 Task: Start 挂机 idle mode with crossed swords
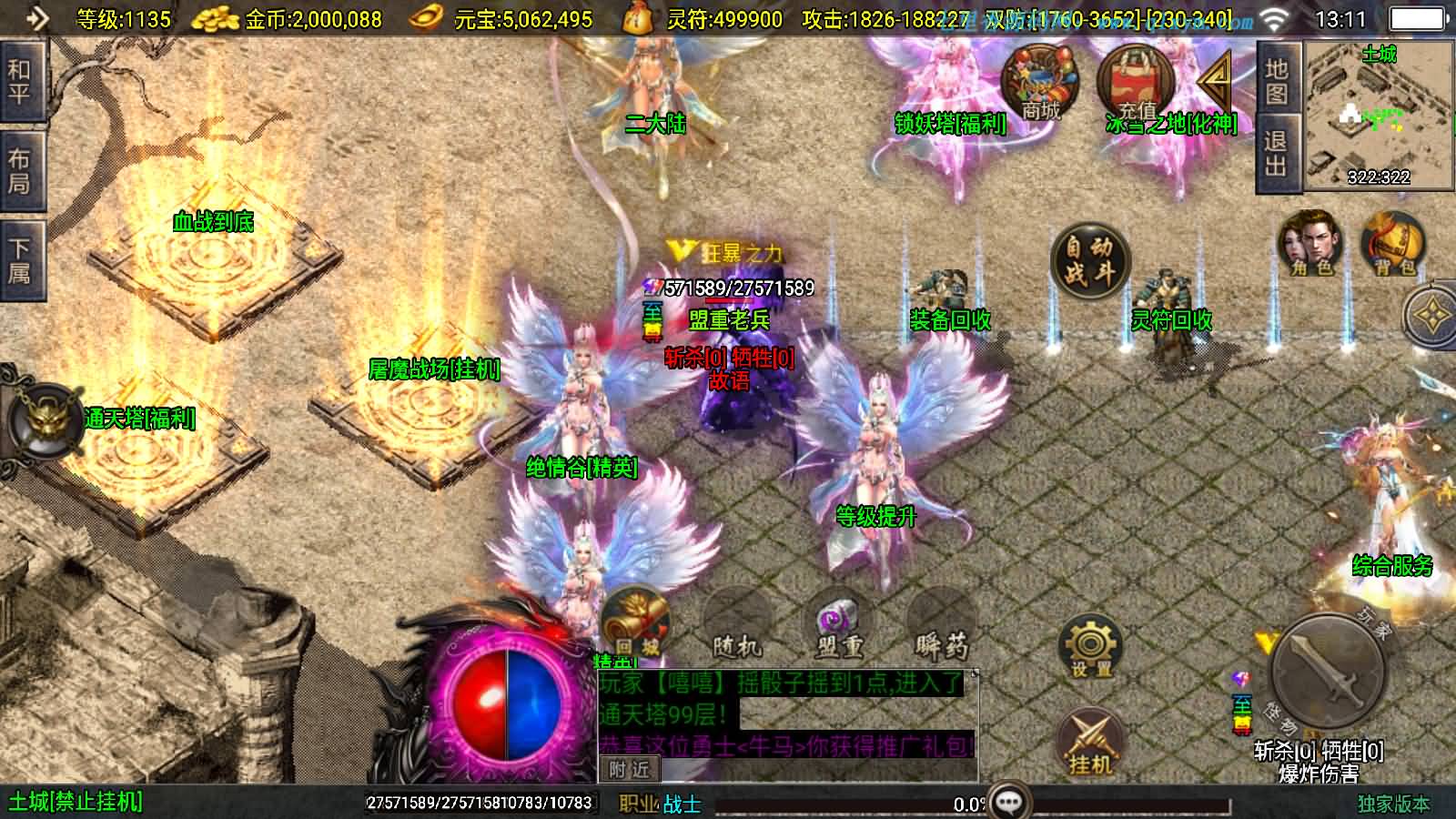(x=1090, y=742)
